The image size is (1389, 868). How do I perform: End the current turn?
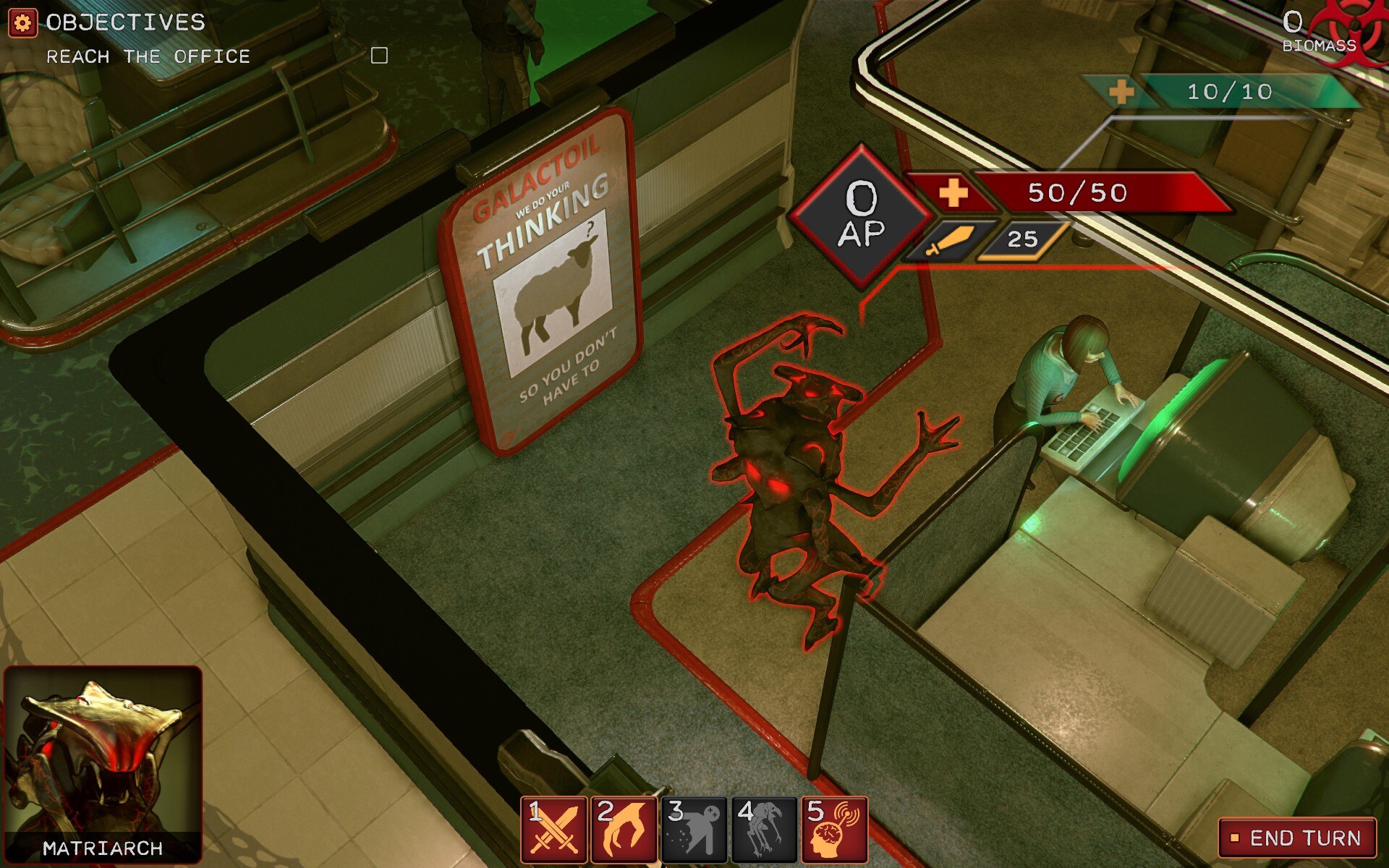pyautogui.click(x=1297, y=838)
